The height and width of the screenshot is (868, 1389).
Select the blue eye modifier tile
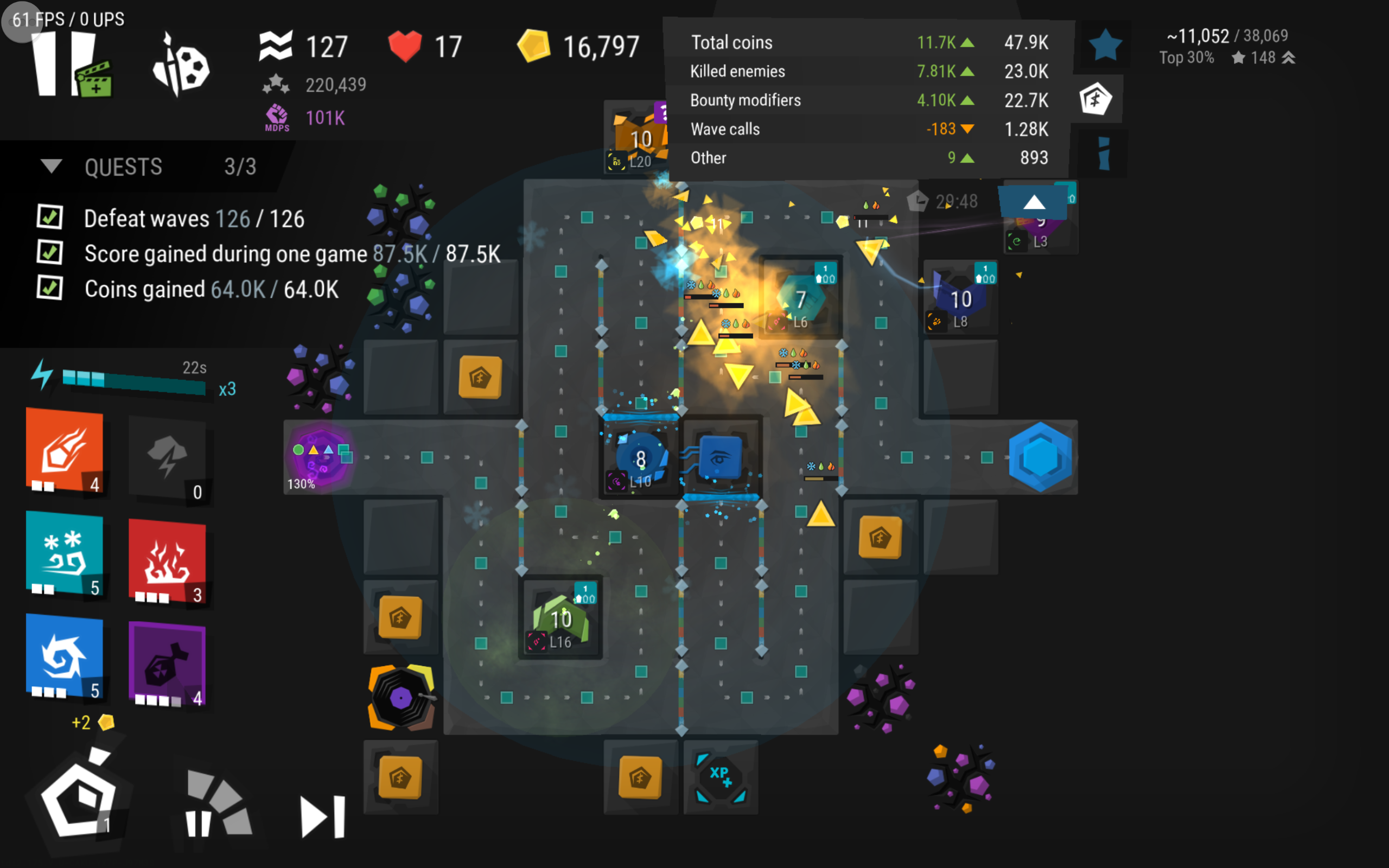pyautogui.click(x=721, y=457)
